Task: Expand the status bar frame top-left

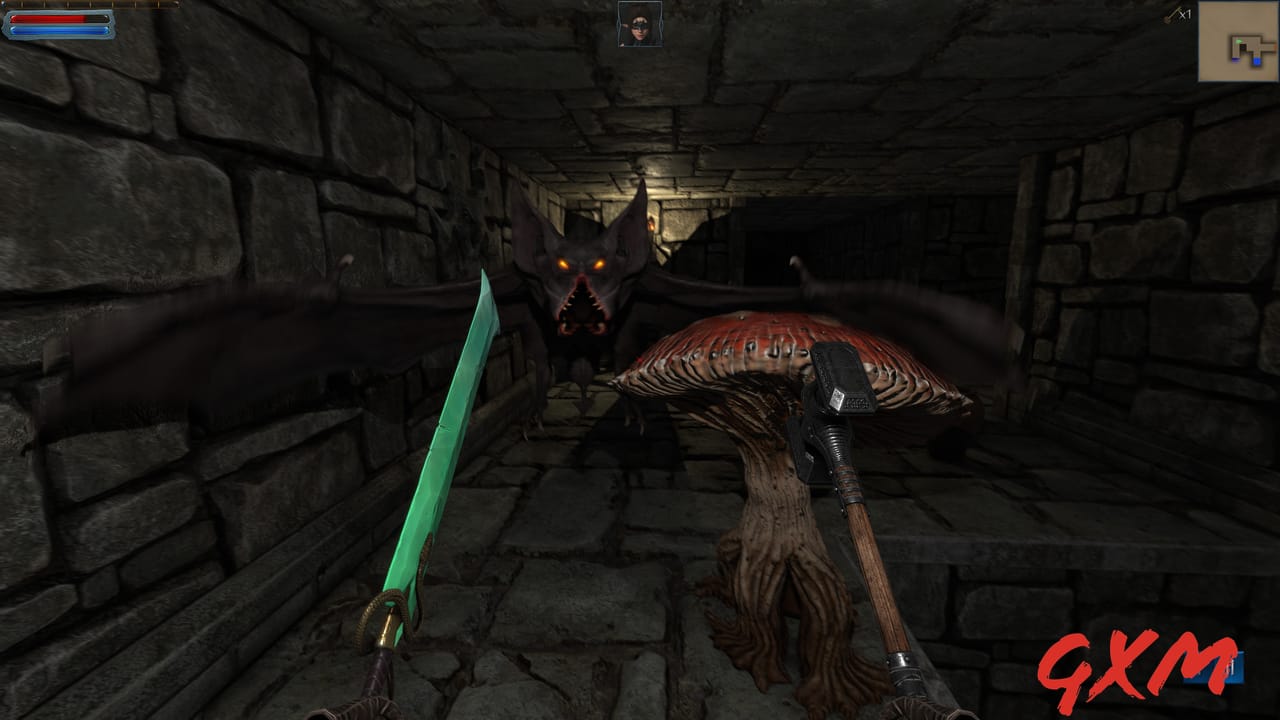Action: coord(58,22)
